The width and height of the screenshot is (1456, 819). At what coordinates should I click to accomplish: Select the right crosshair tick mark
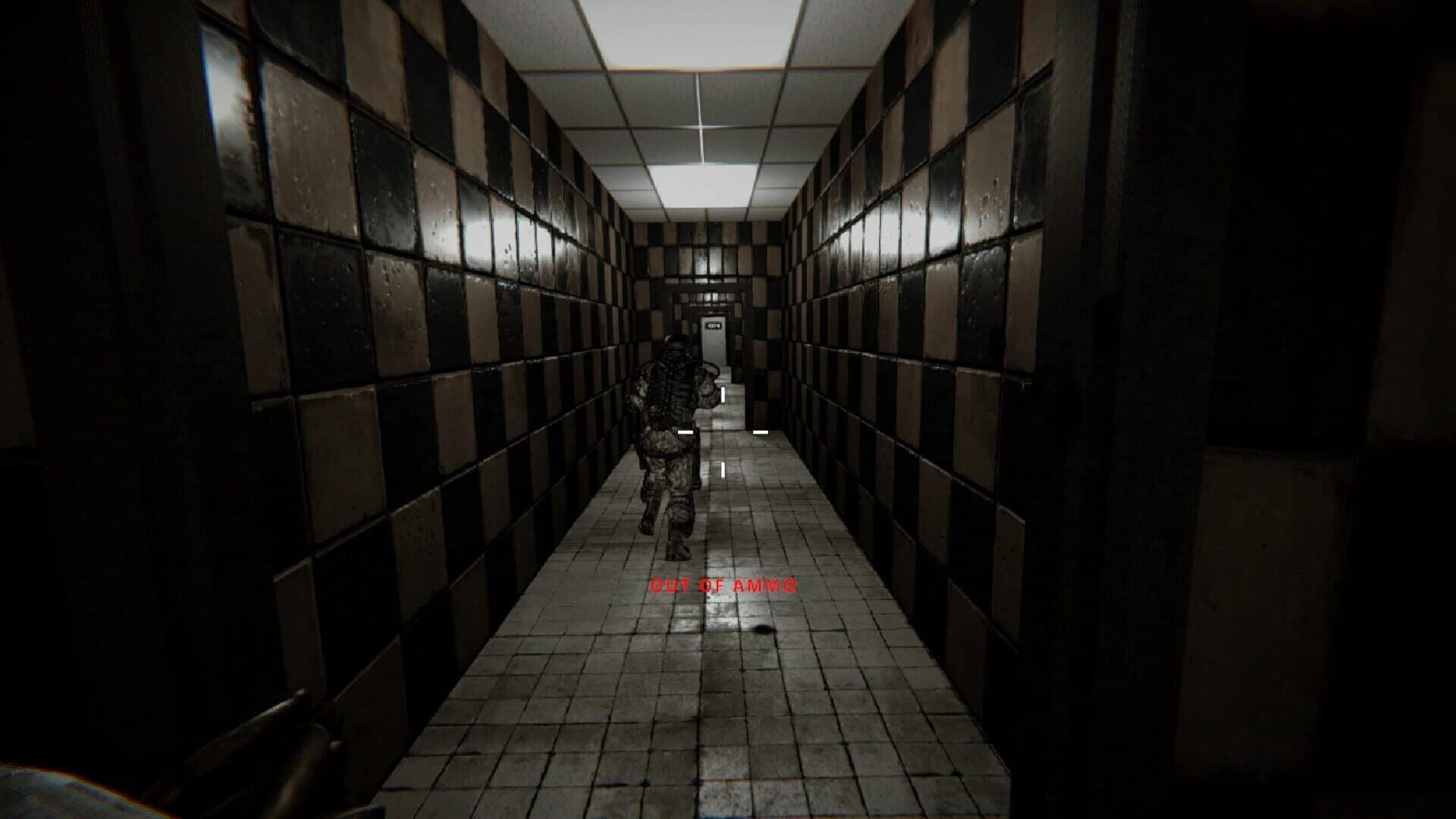coord(761,431)
